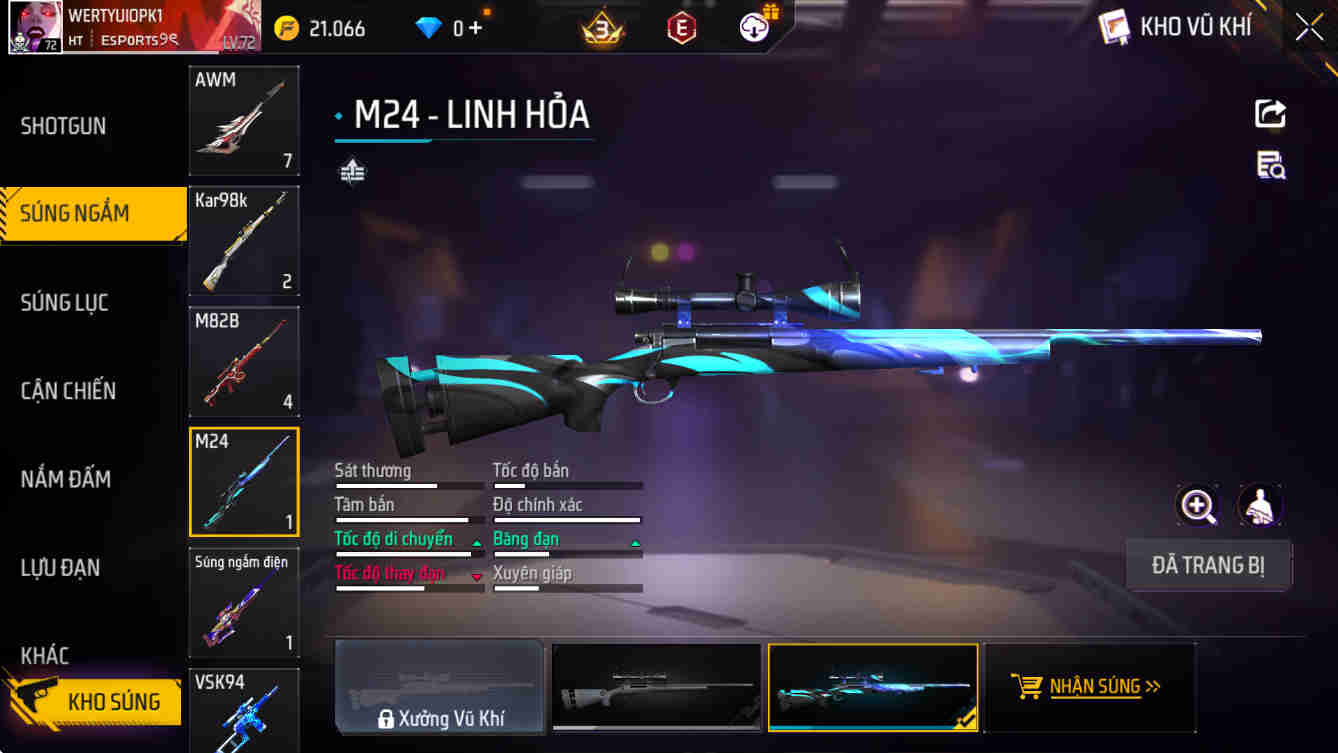Select the default M24 skin thumbnail

coord(655,687)
